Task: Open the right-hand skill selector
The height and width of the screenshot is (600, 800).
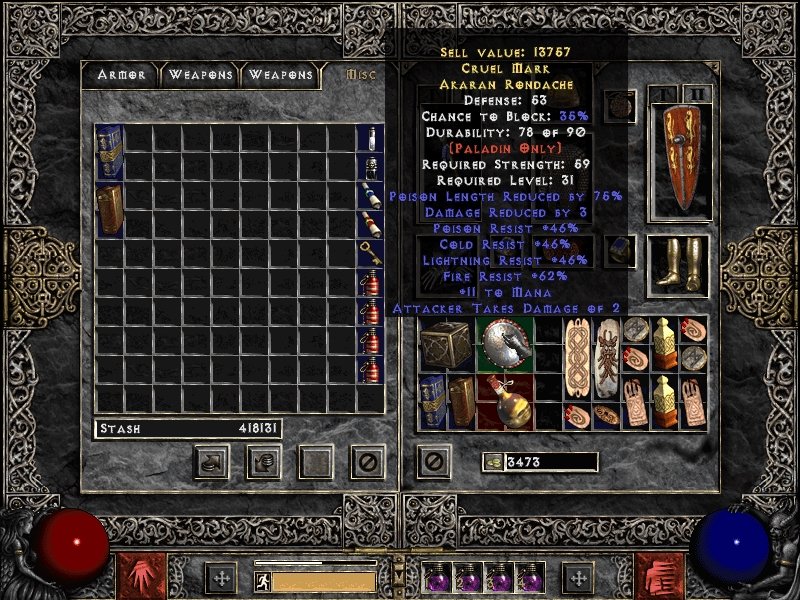Action: [662, 577]
